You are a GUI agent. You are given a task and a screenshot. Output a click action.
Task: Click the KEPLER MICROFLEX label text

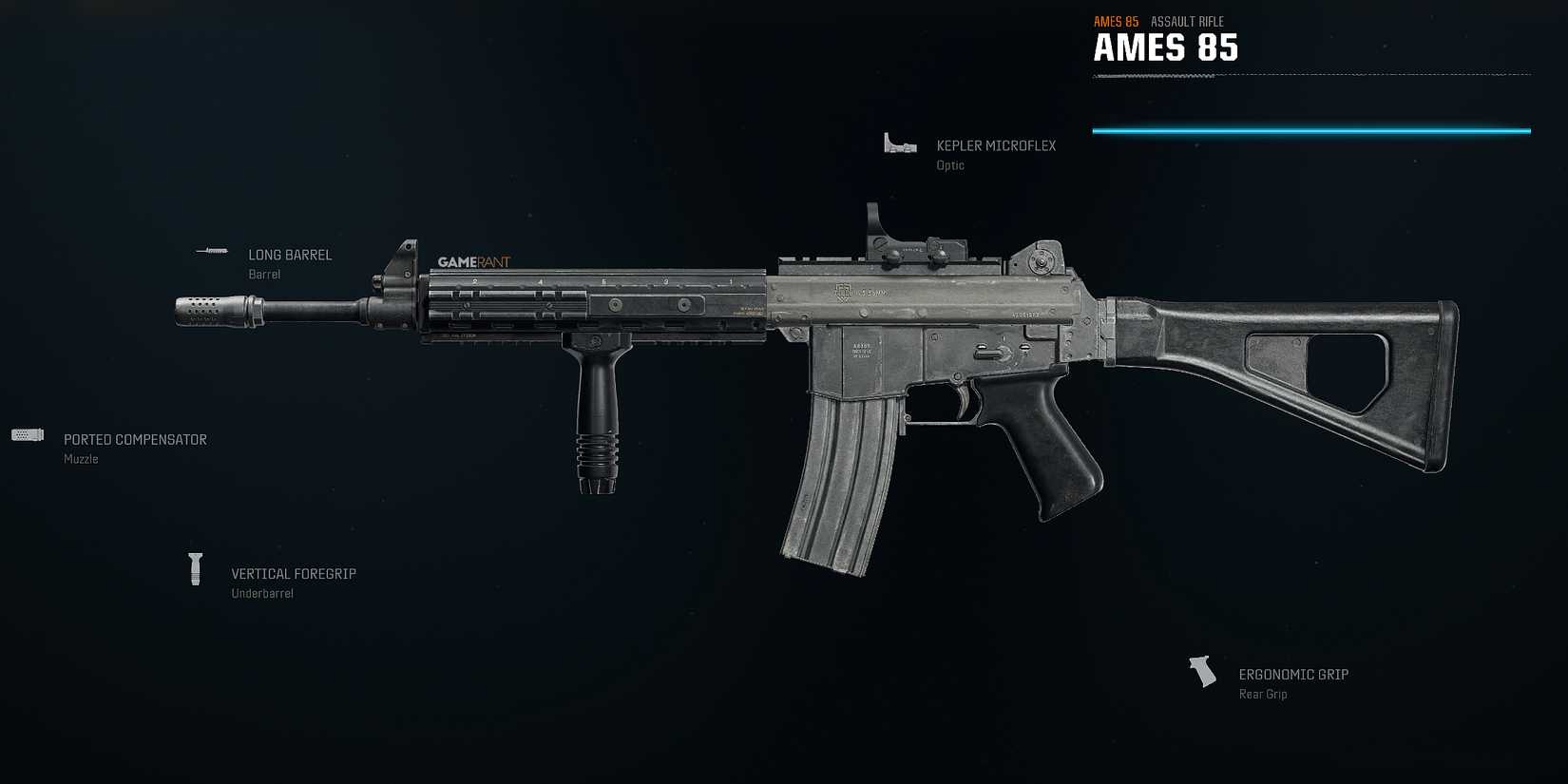pyautogui.click(x=996, y=145)
